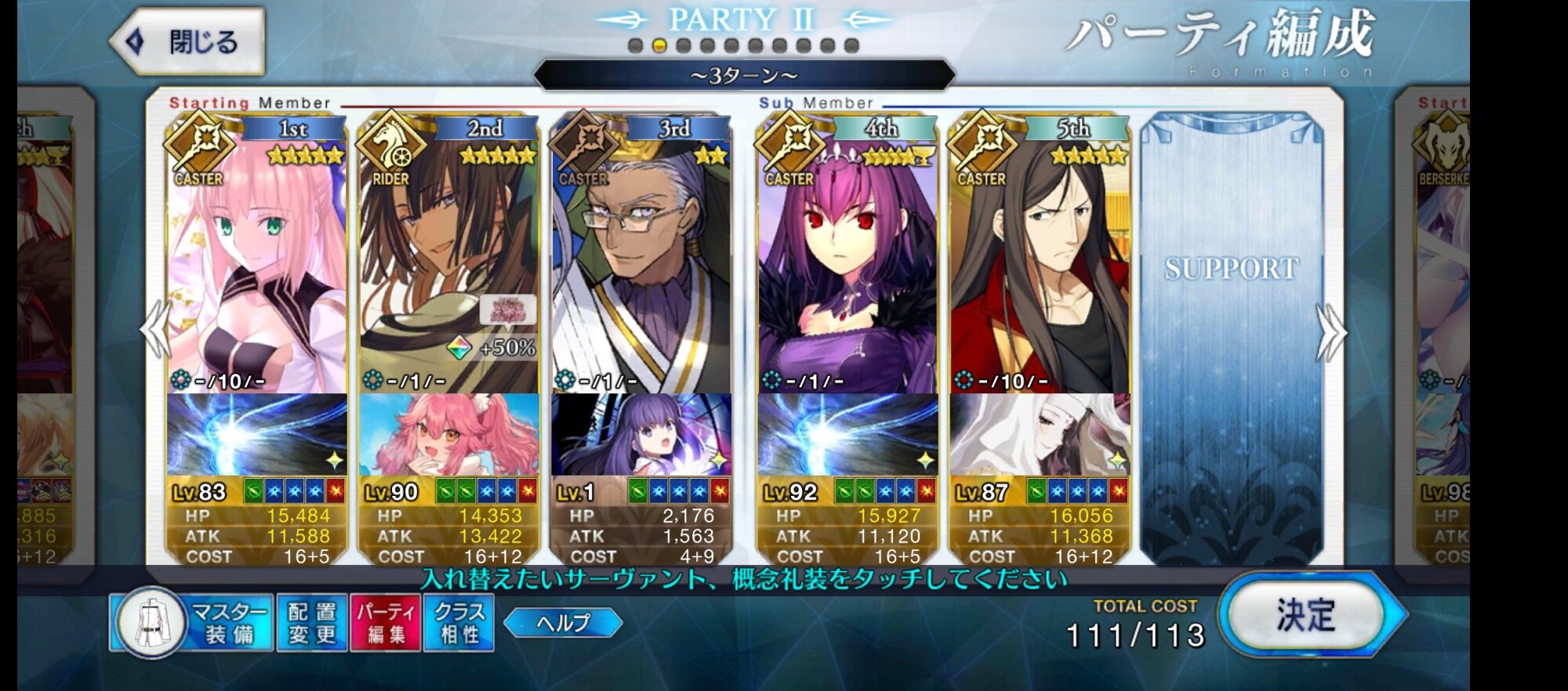Close the party formation screen with 閉じる
Image resolution: width=1568 pixels, height=691 pixels.
point(188,42)
